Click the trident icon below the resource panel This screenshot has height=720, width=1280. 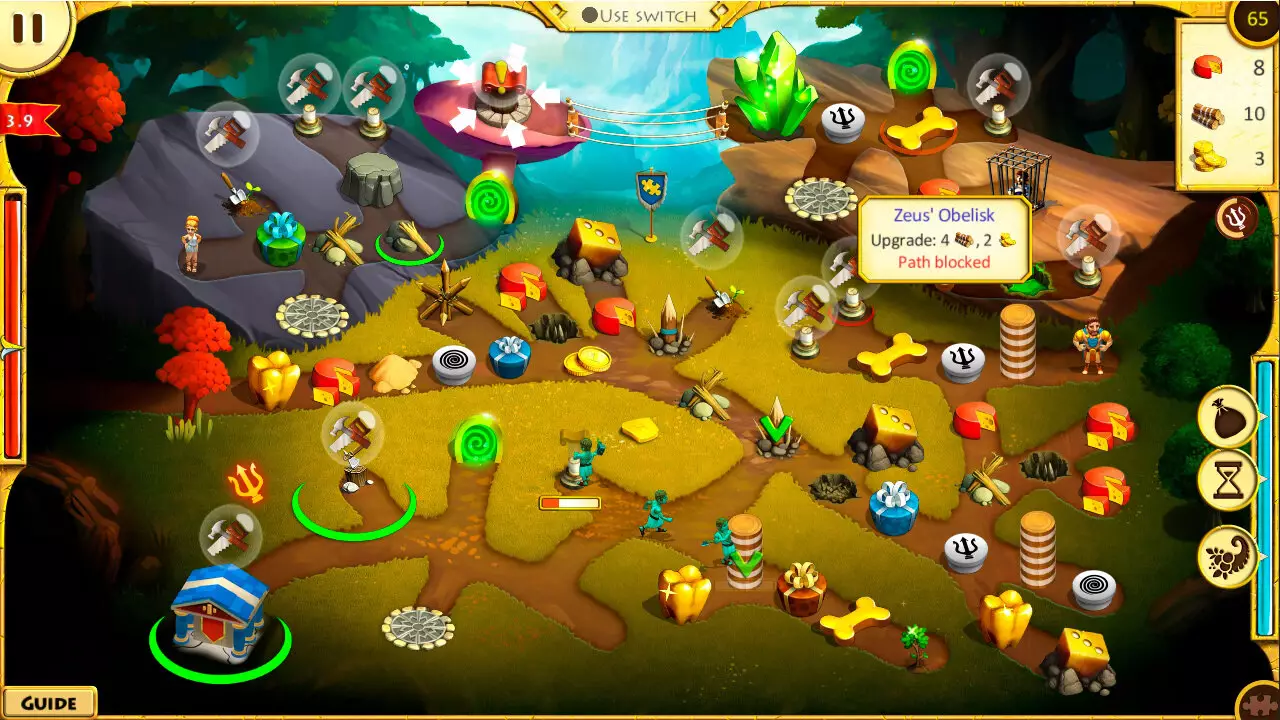point(1236,218)
